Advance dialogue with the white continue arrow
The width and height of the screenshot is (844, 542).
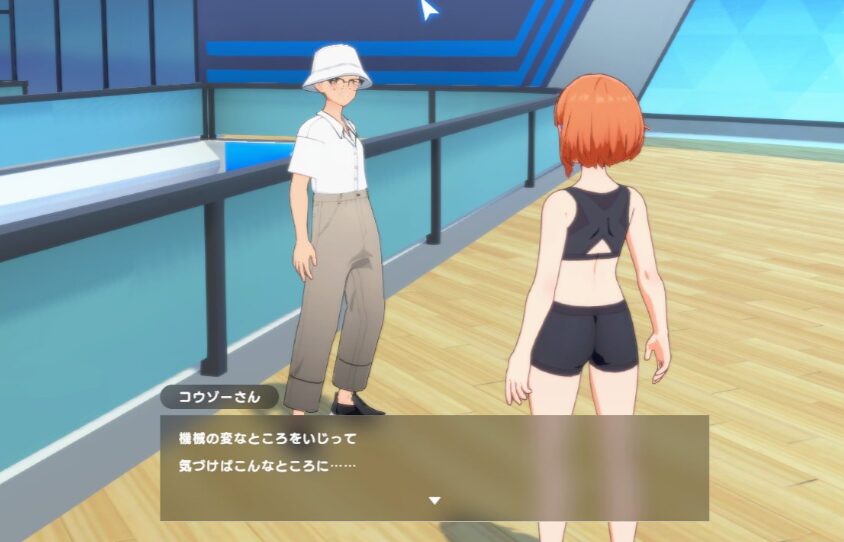(x=434, y=500)
